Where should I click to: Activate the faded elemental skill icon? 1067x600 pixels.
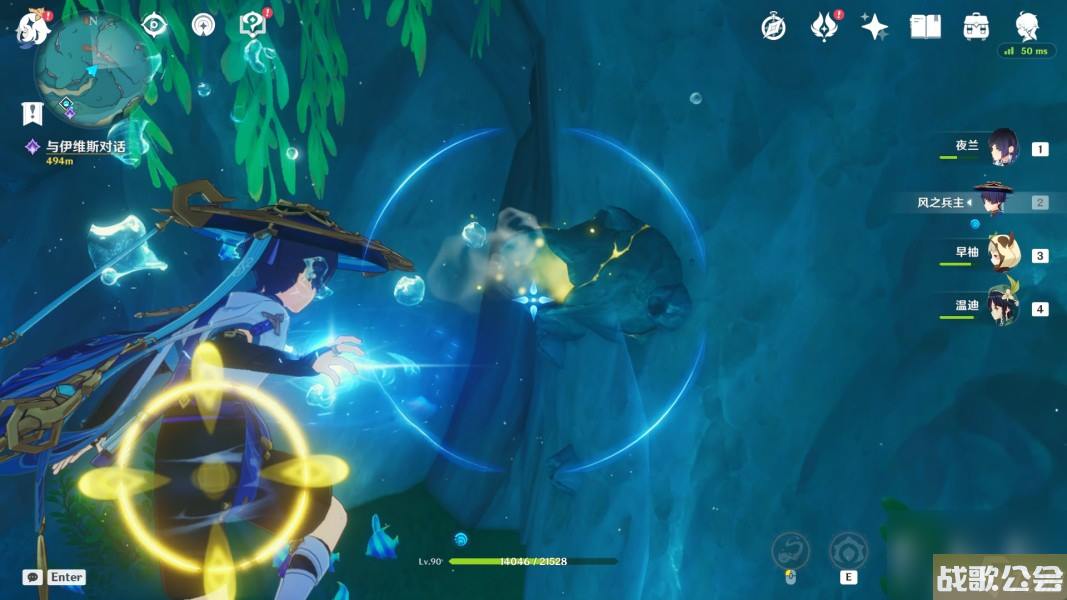[x=848, y=550]
